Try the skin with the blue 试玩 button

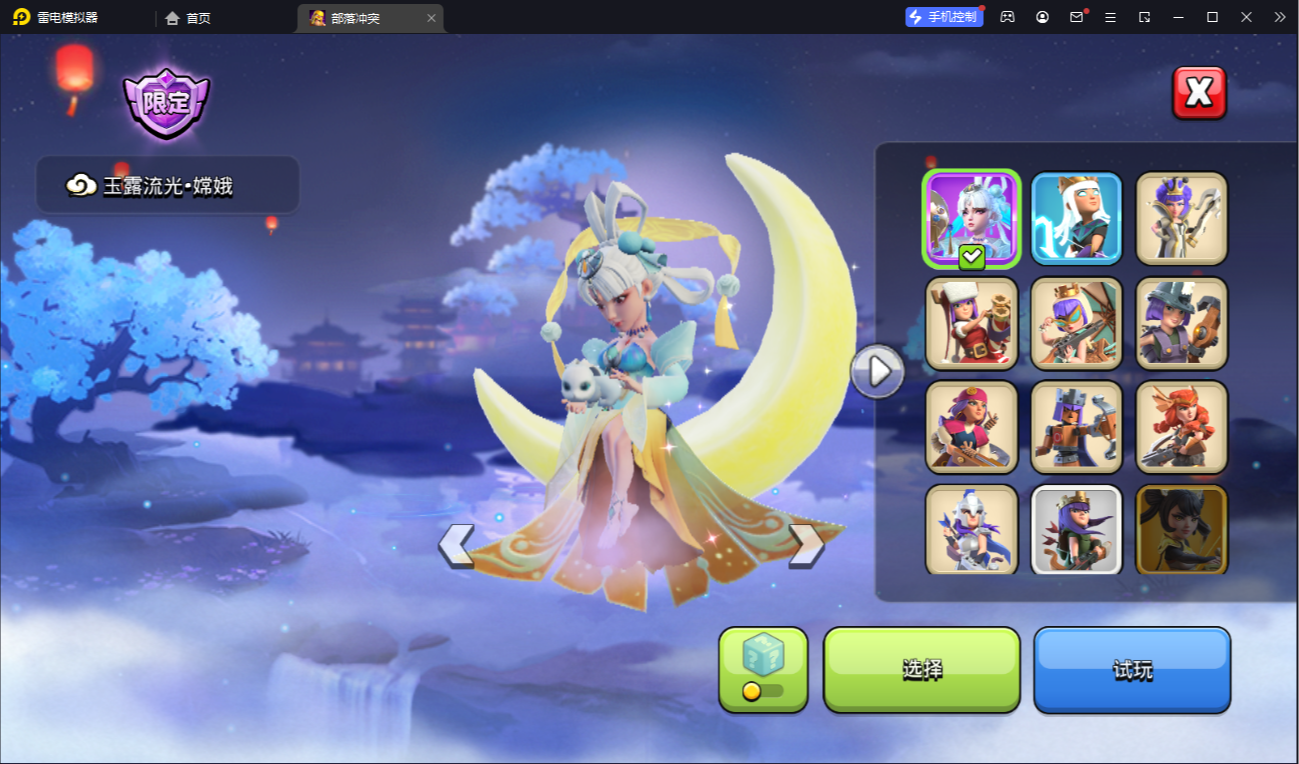click(1131, 669)
